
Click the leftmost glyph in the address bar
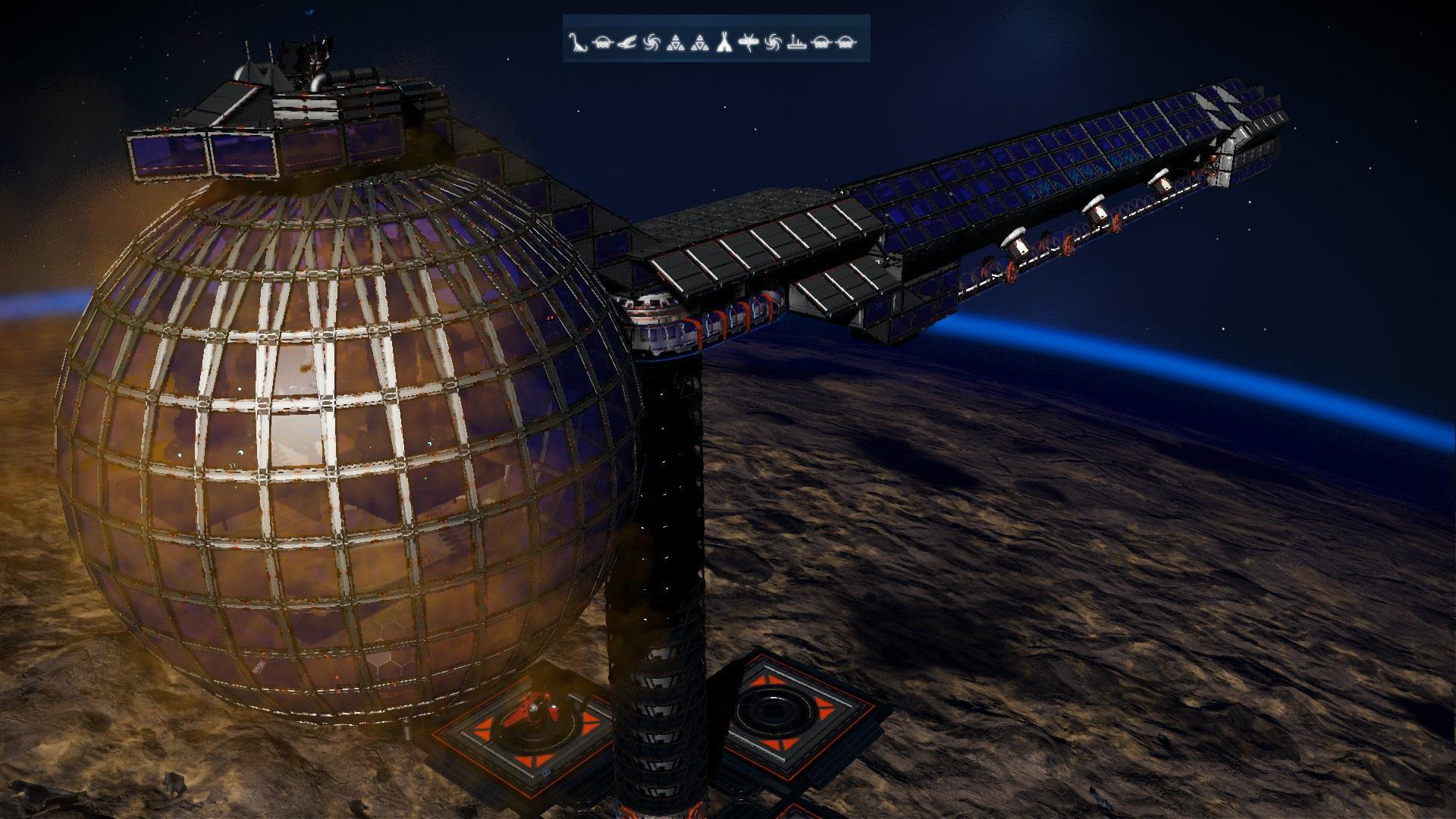(577, 43)
